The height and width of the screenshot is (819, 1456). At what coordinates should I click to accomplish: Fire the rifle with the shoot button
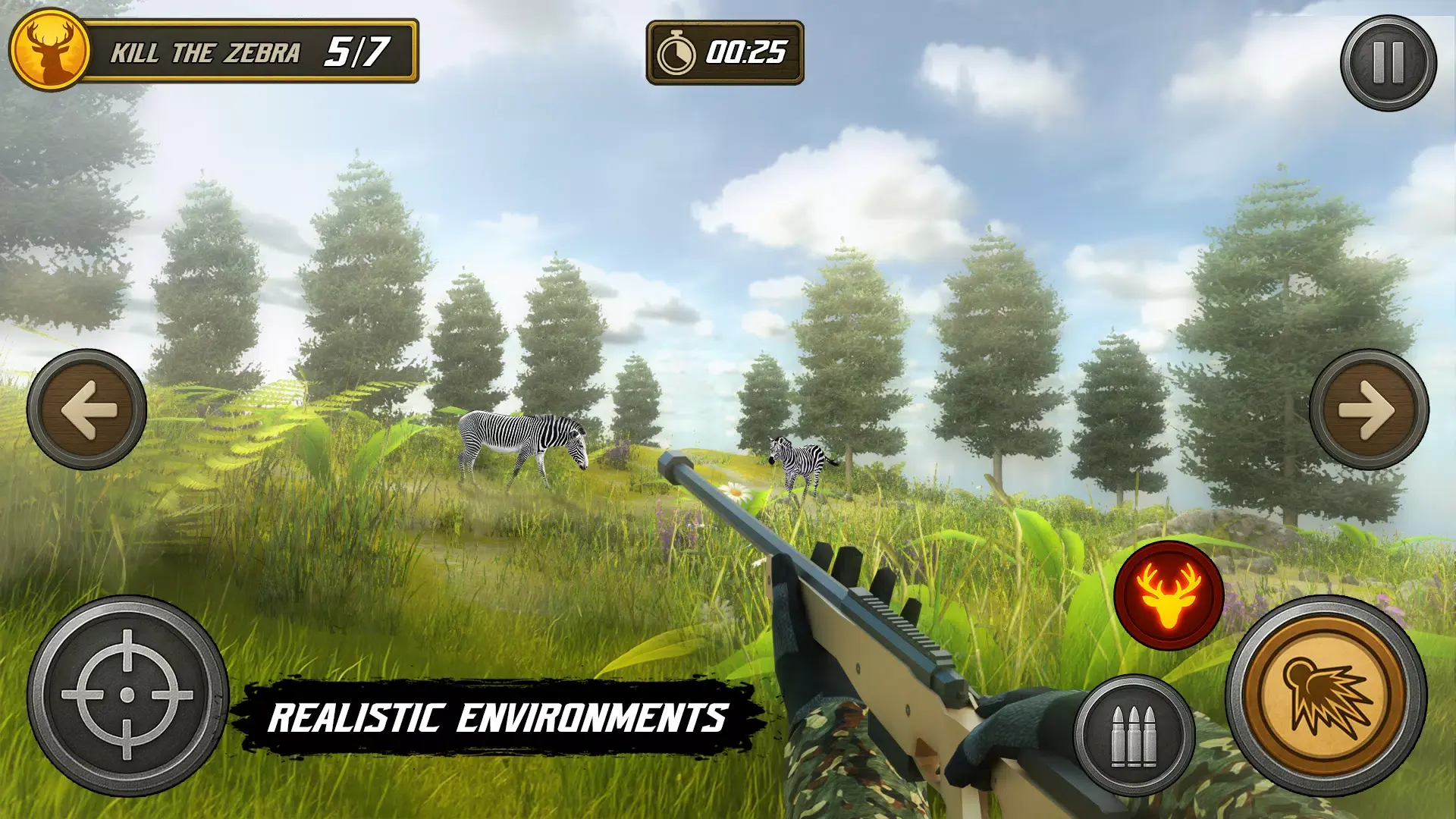tap(1326, 695)
